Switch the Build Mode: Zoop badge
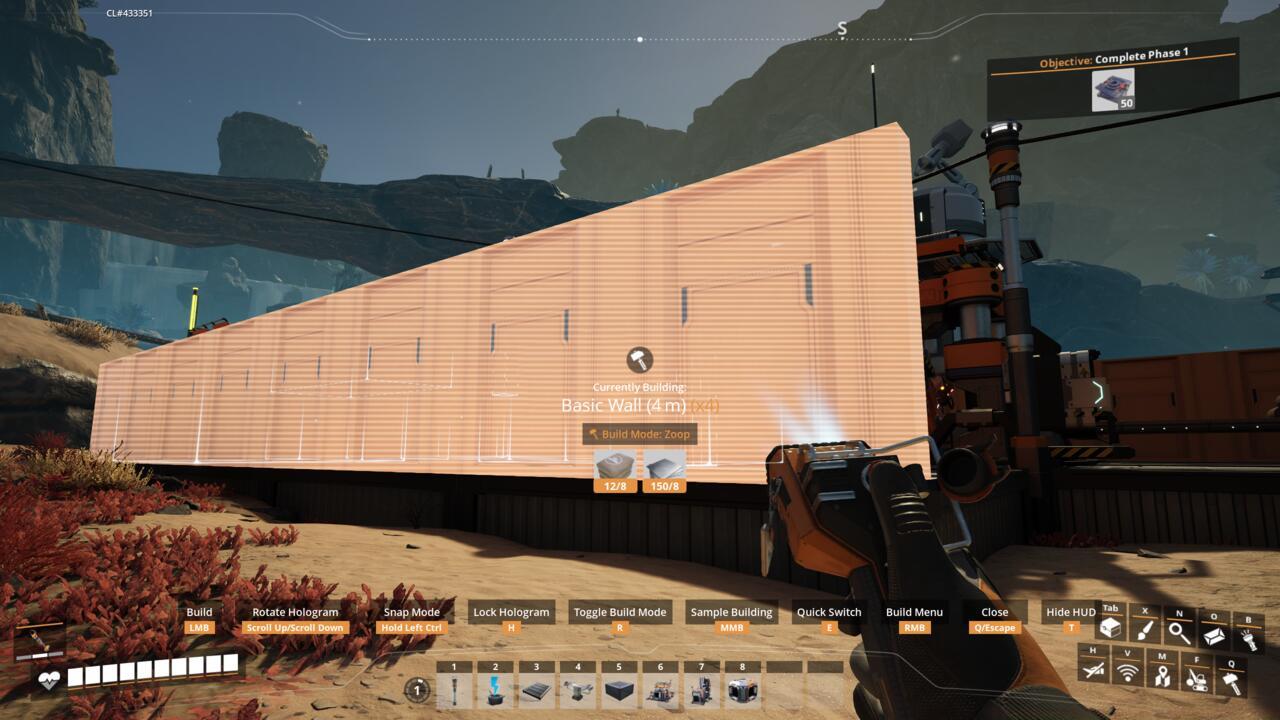1280x720 pixels. (x=640, y=436)
